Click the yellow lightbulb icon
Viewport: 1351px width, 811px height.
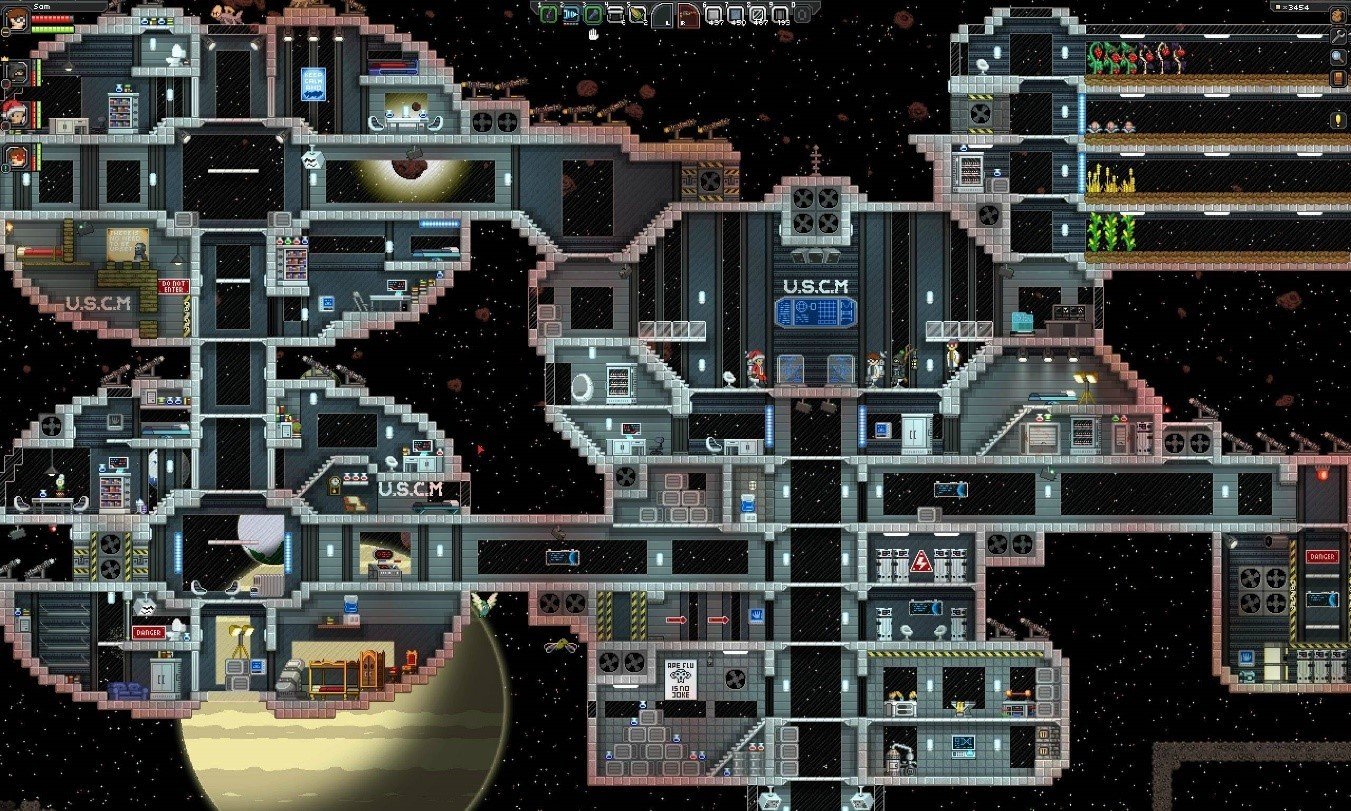[x=1338, y=120]
